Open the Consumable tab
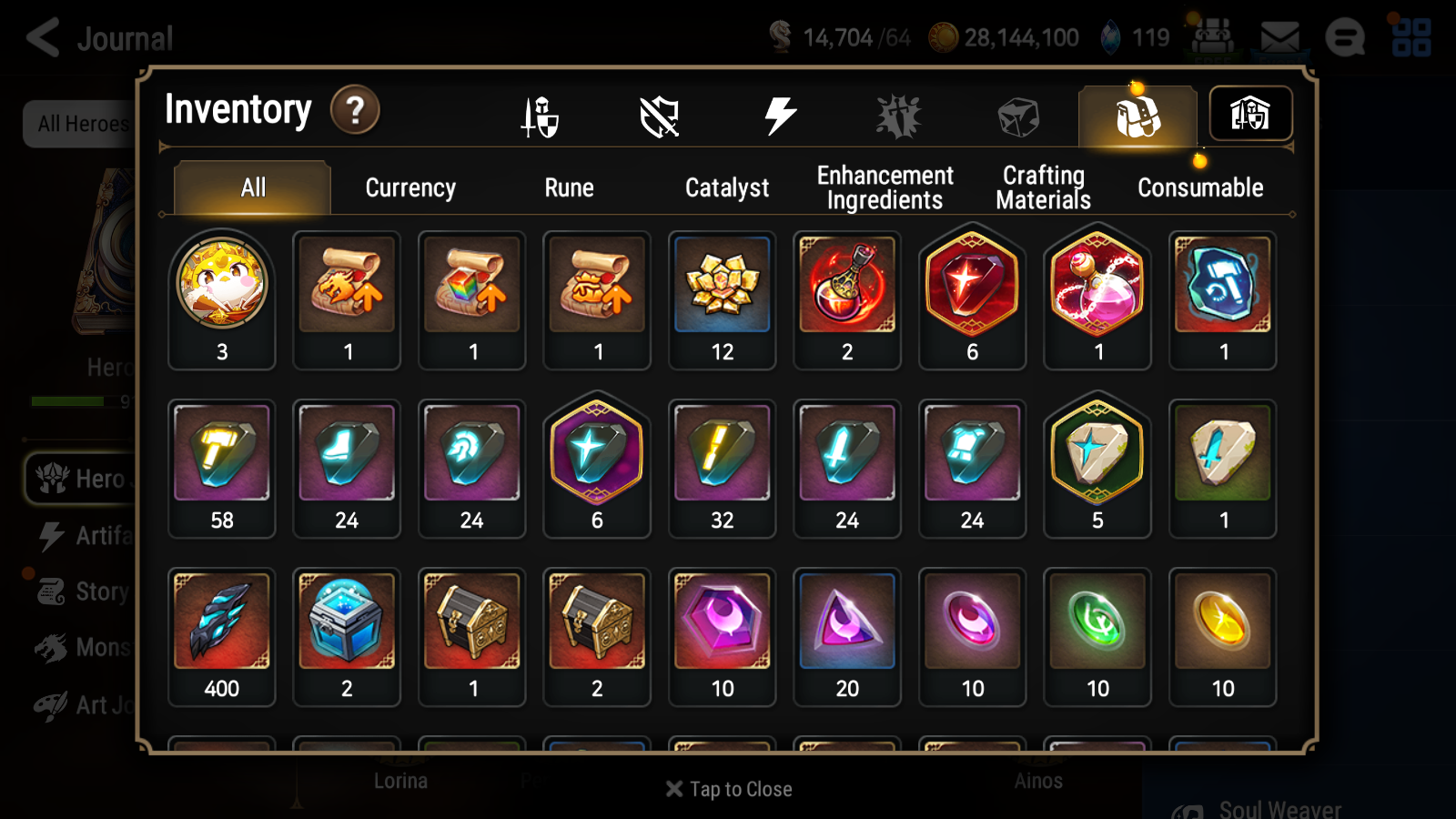The width and height of the screenshot is (1456, 819). (x=1200, y=188)
